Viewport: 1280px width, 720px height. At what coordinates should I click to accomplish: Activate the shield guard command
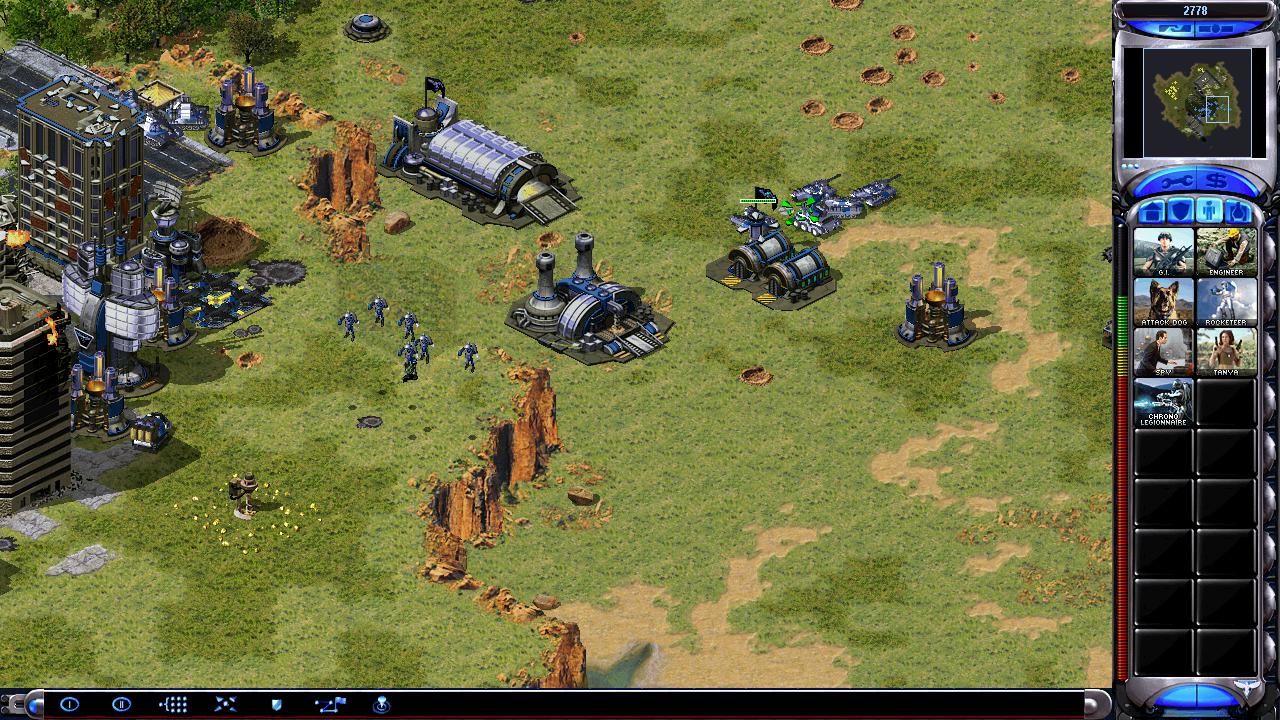[x=277, y=704]
